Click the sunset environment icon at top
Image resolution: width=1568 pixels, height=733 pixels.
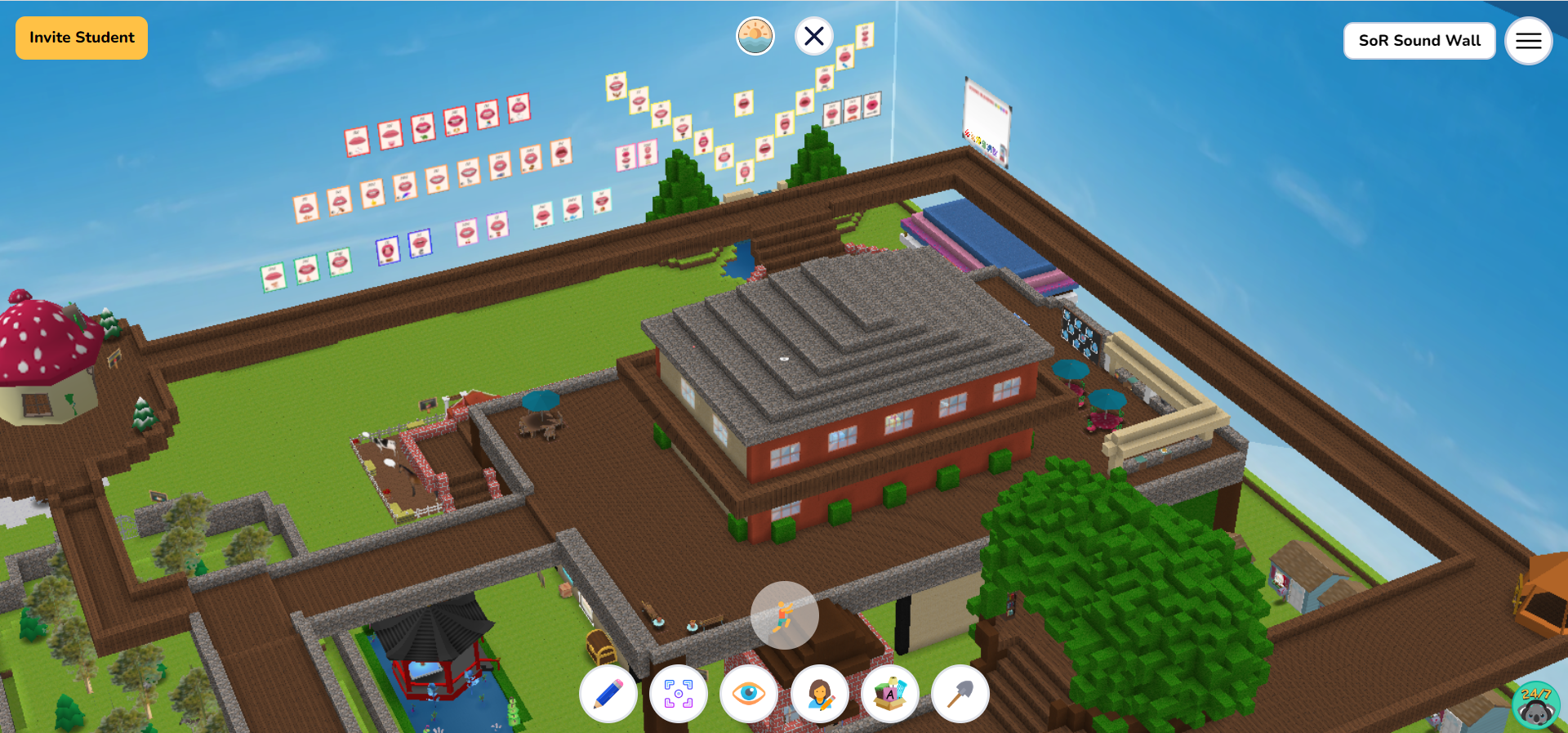(x=755, y=36)
